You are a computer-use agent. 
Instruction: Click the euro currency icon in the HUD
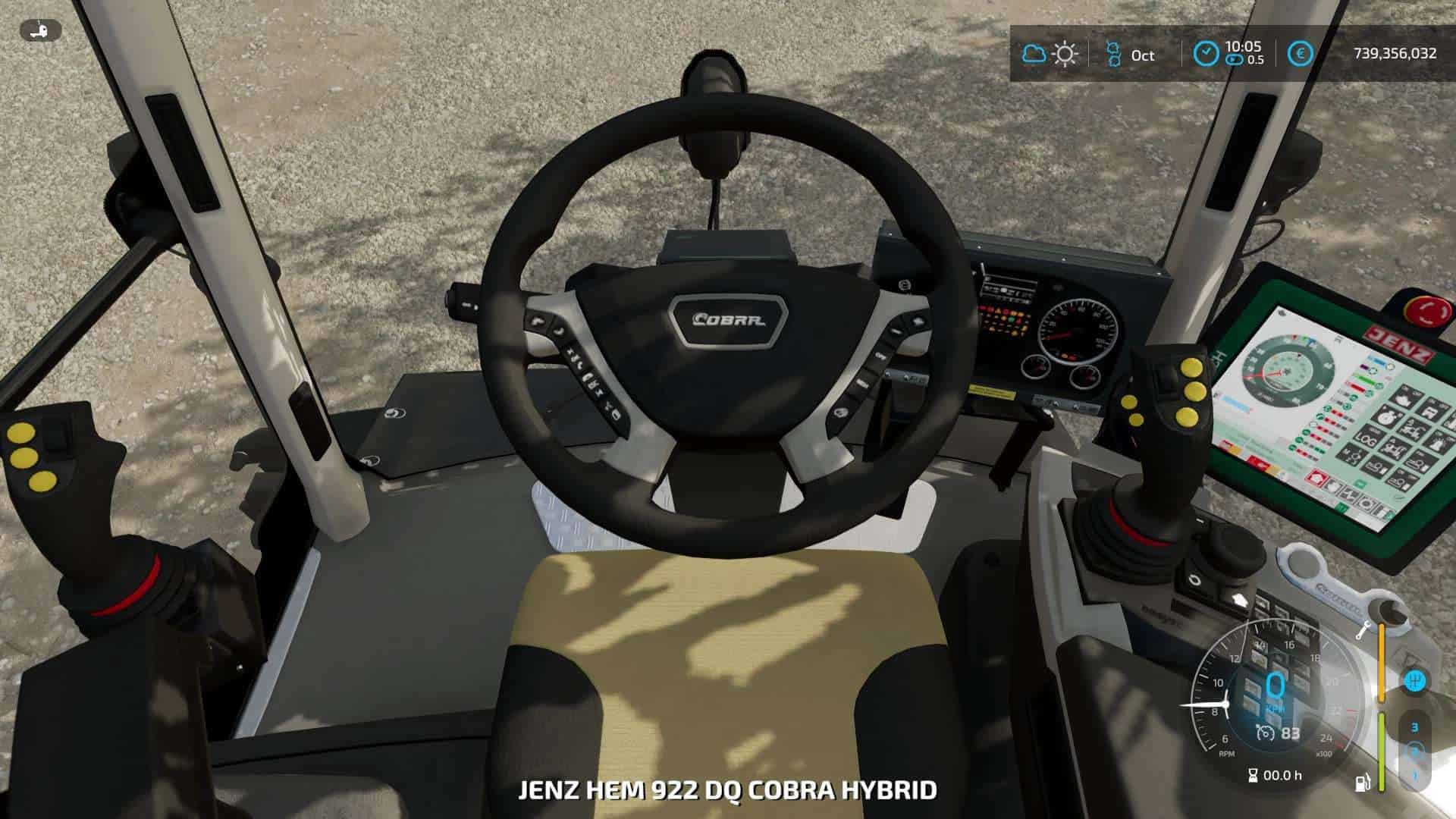point(1299,54)
